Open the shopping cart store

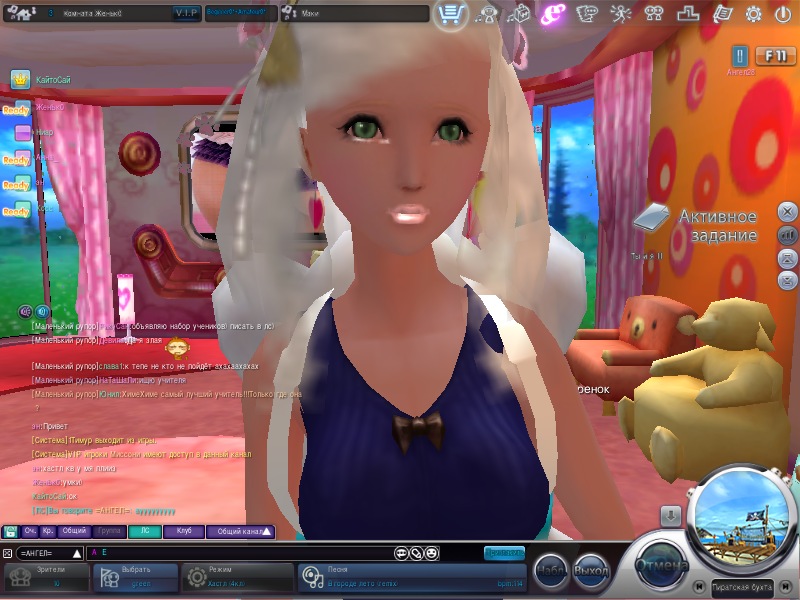click(451, 14)
